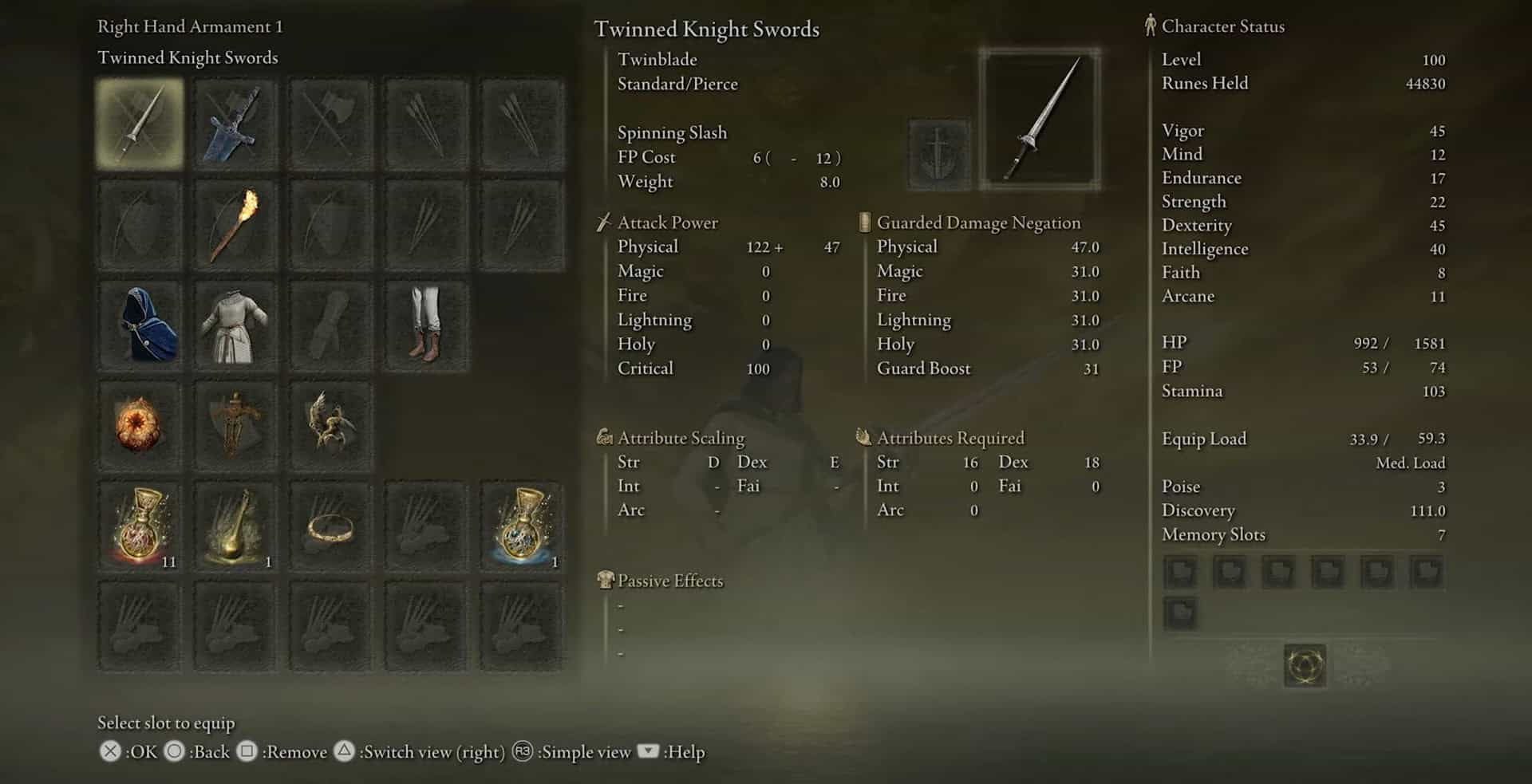This screenshot has height=784, width=1532.
Task: Select the blue hood head armor slot
Action: [140, 325]
